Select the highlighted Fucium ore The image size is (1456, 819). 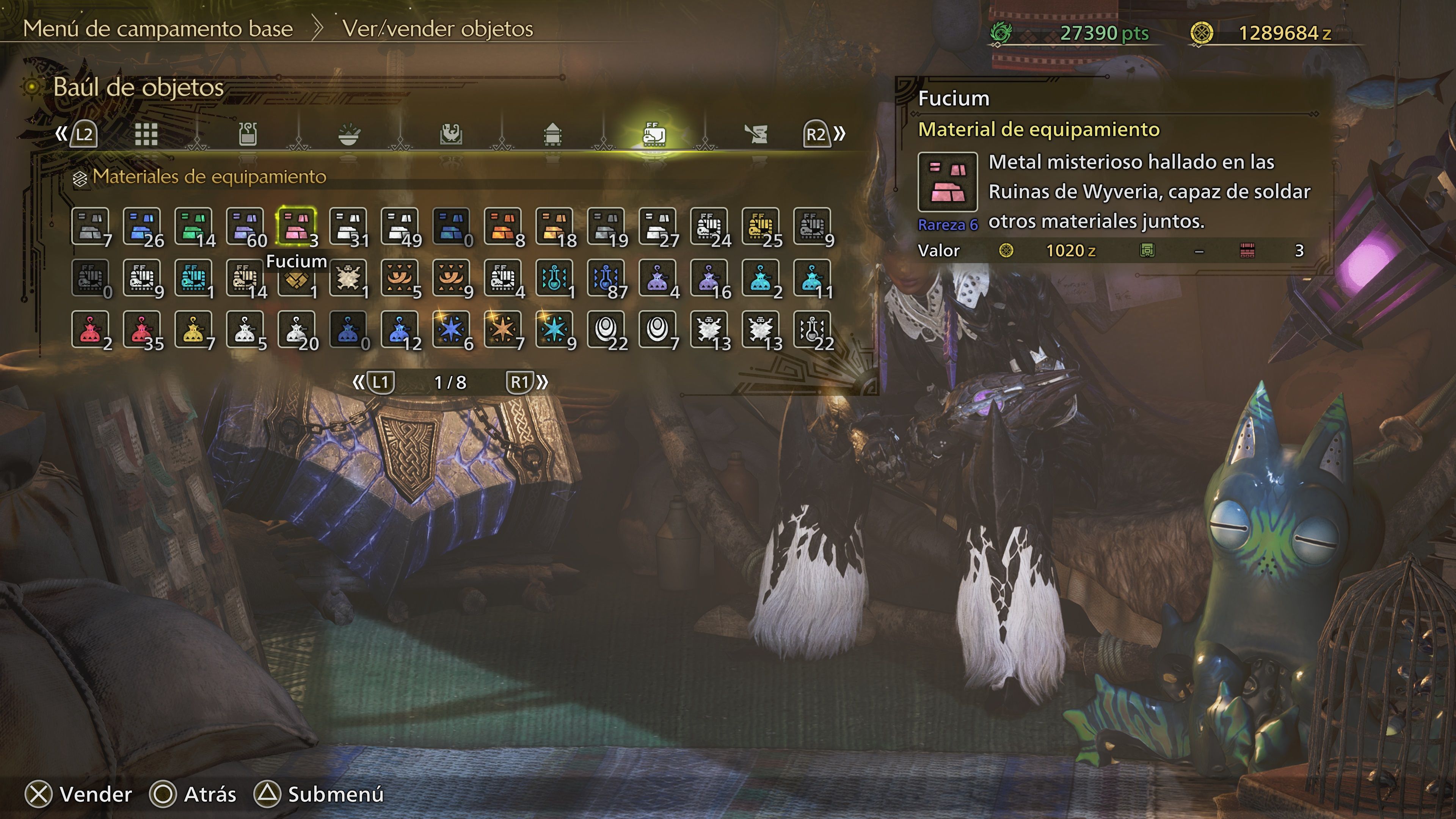point(296,226)
